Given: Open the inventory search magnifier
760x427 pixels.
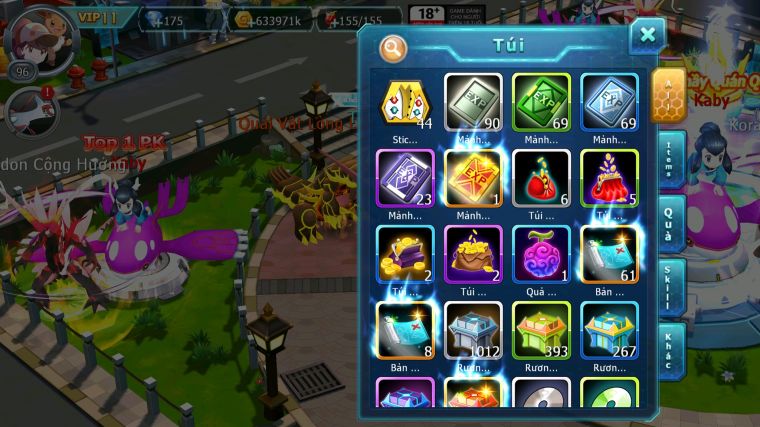Looking at the screenshot, I should click(393, 47).
